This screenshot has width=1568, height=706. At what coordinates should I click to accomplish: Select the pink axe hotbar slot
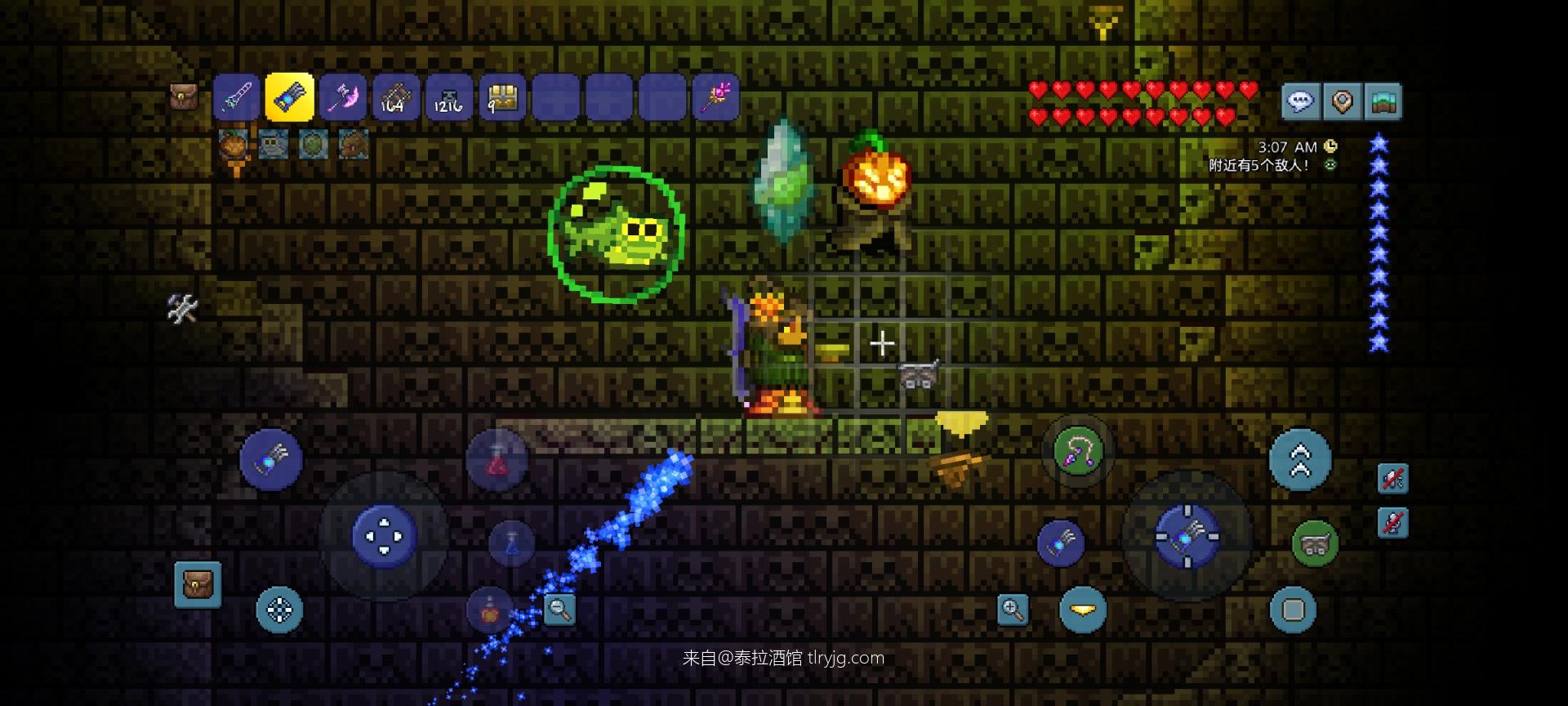343,98
